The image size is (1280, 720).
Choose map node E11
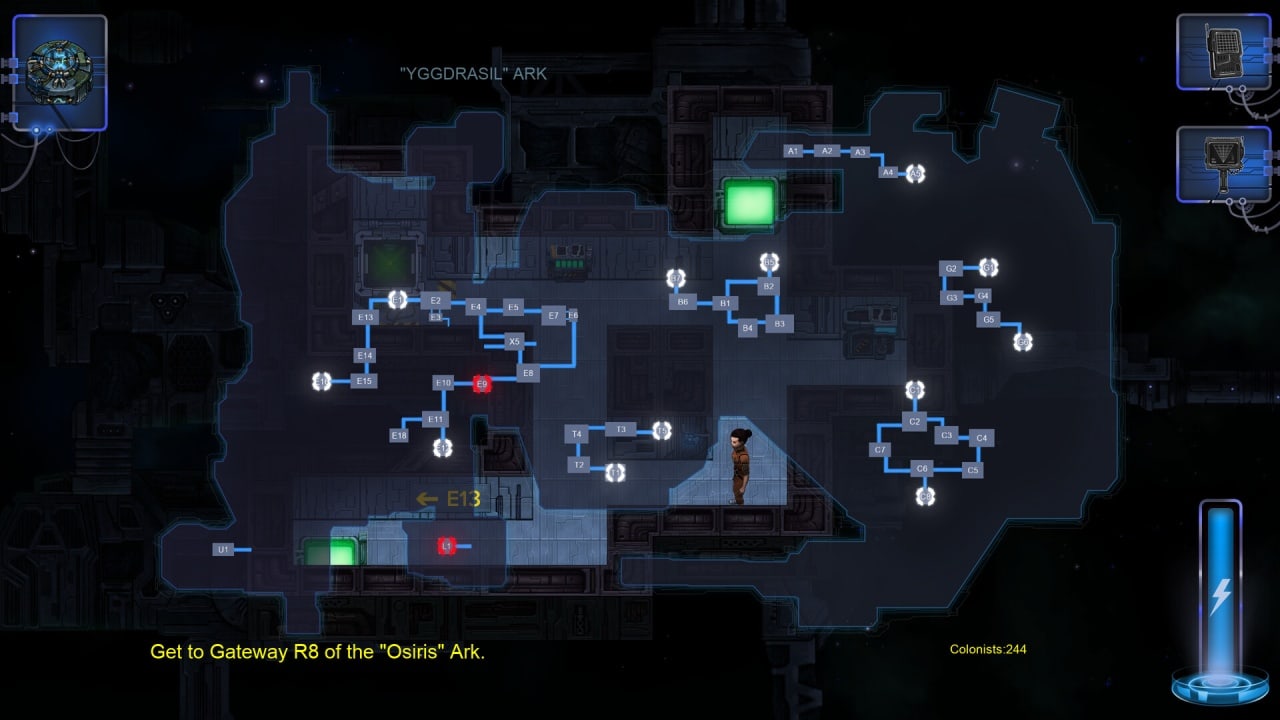click(435, 419)
